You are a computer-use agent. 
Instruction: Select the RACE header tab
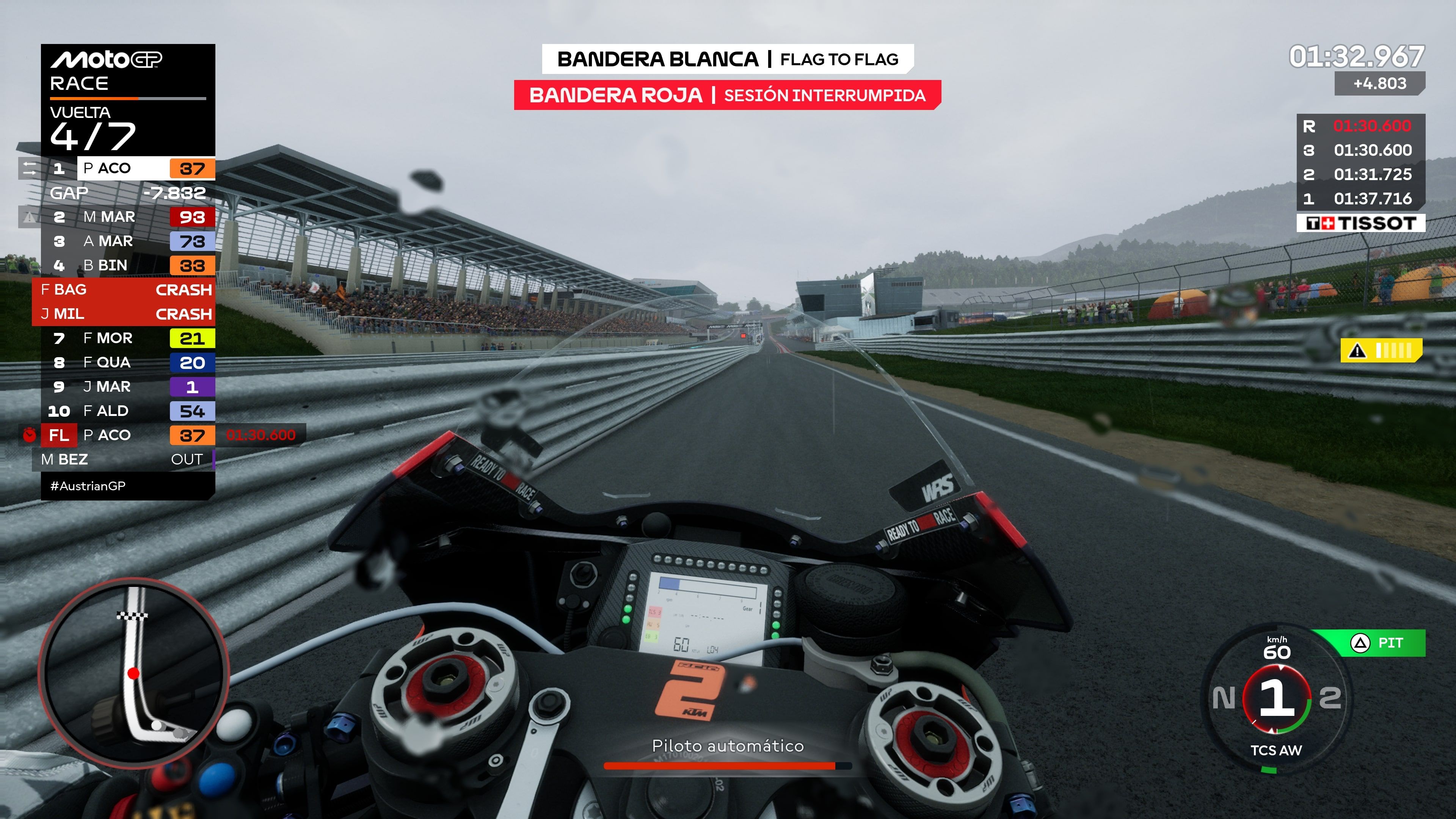click(x=79, y=83)
